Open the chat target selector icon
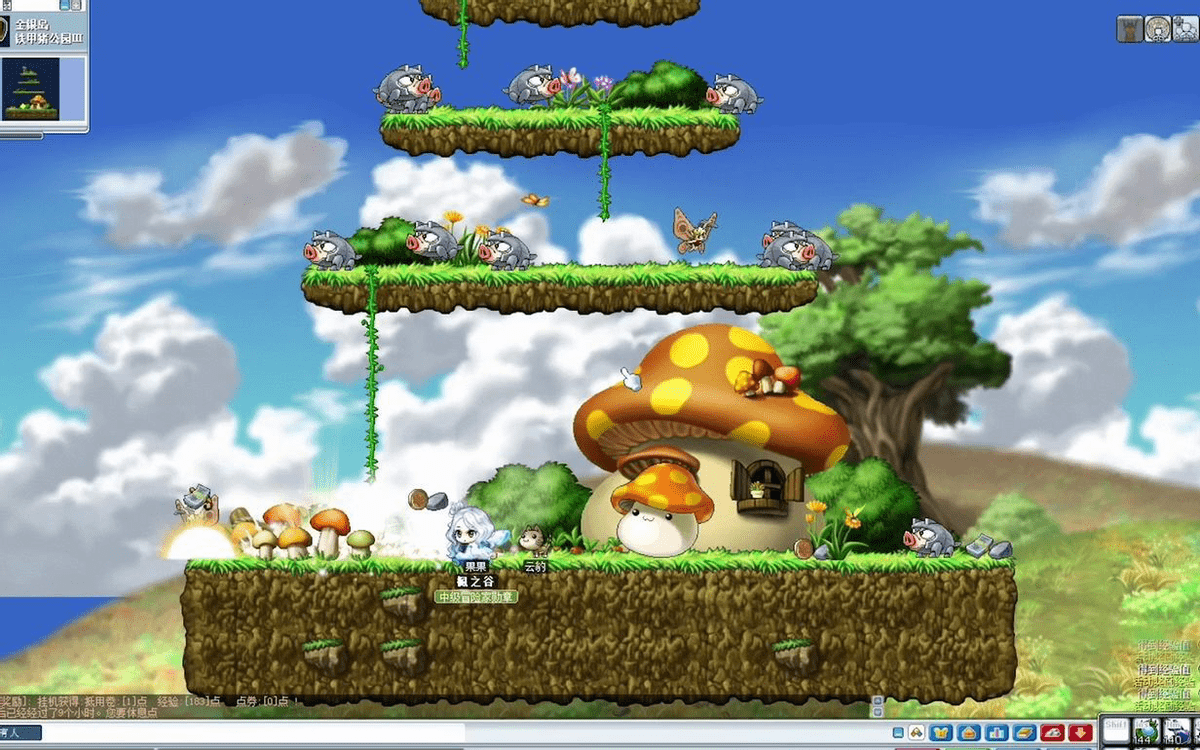Screen dimensions: 1200x750 (x=915, y=733)
